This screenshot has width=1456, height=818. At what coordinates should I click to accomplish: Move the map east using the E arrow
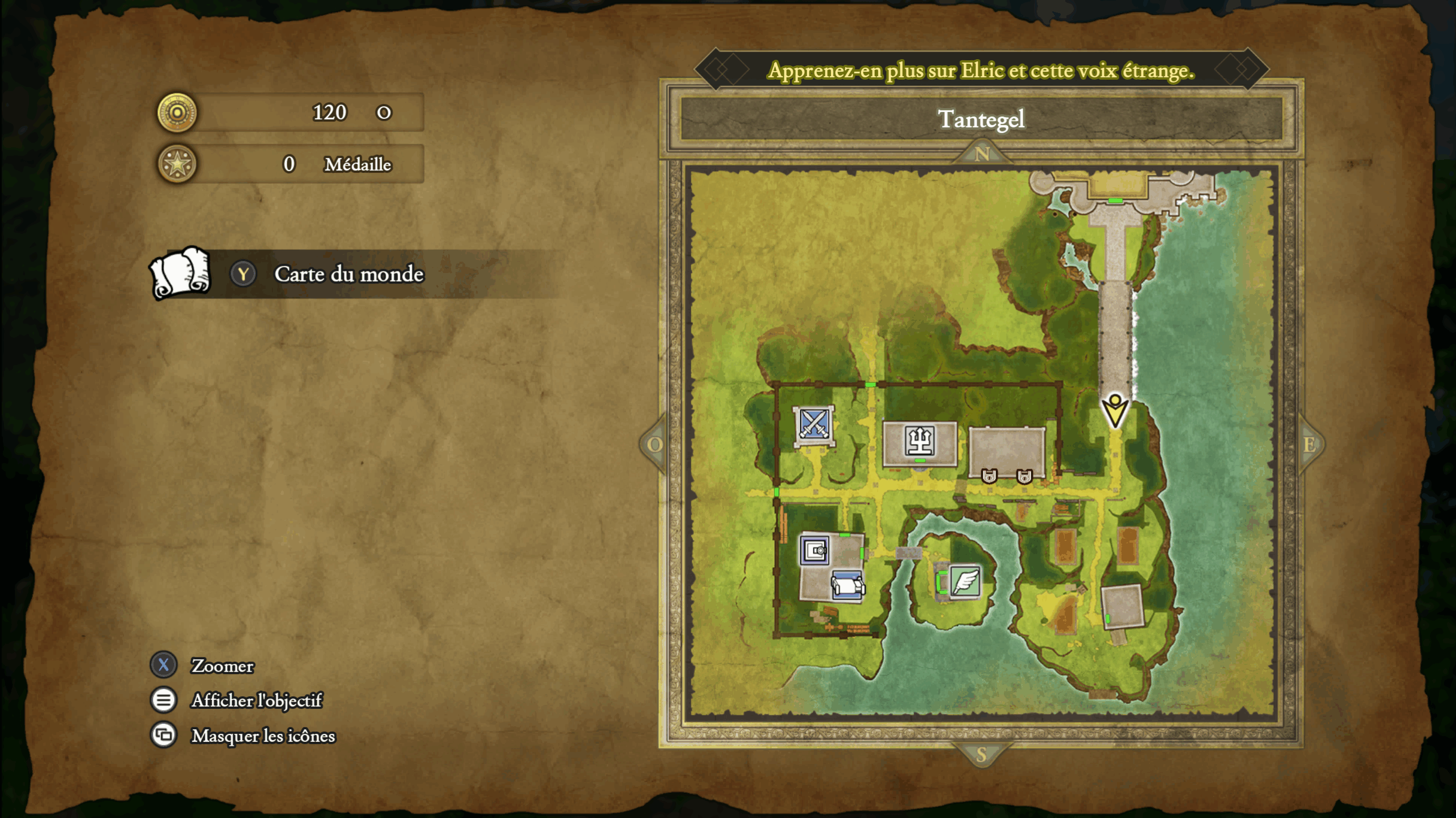pyautogui.click(x=1309, y=444)
